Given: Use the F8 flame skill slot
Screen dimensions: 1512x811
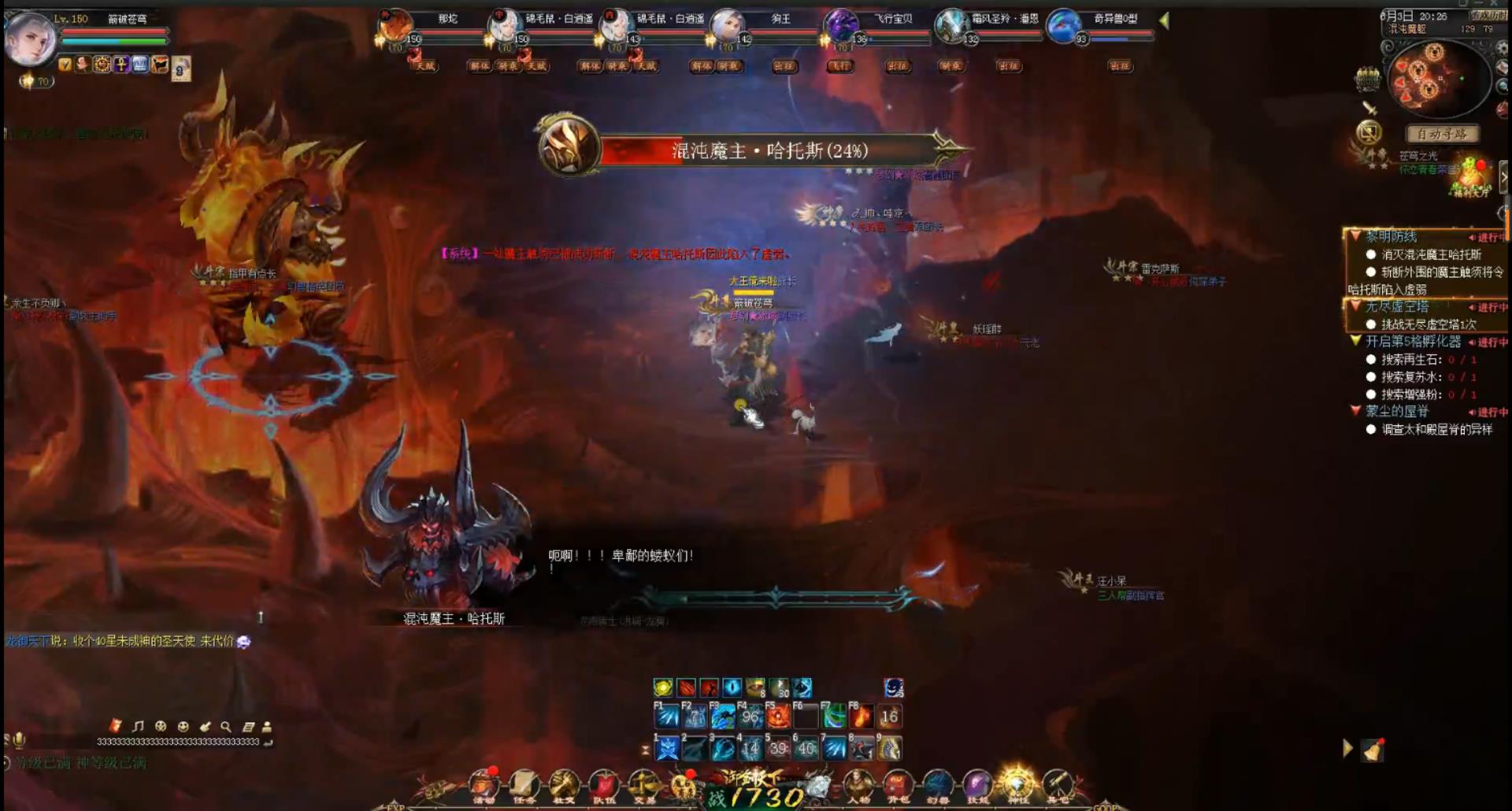Looking at the screenshot, I should pyautogui.click(x=862, y=717).
